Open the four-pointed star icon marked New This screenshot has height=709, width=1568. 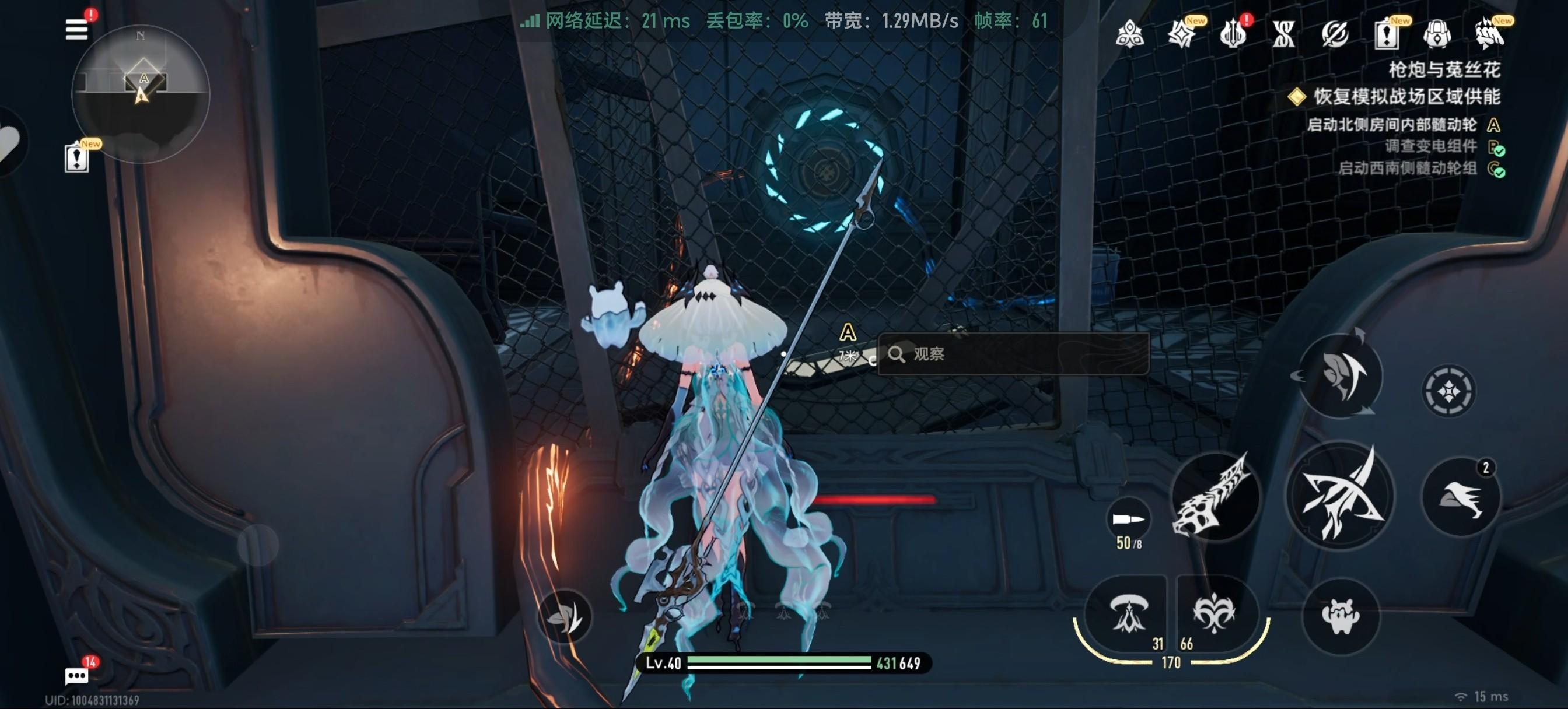click(1181, 34)
